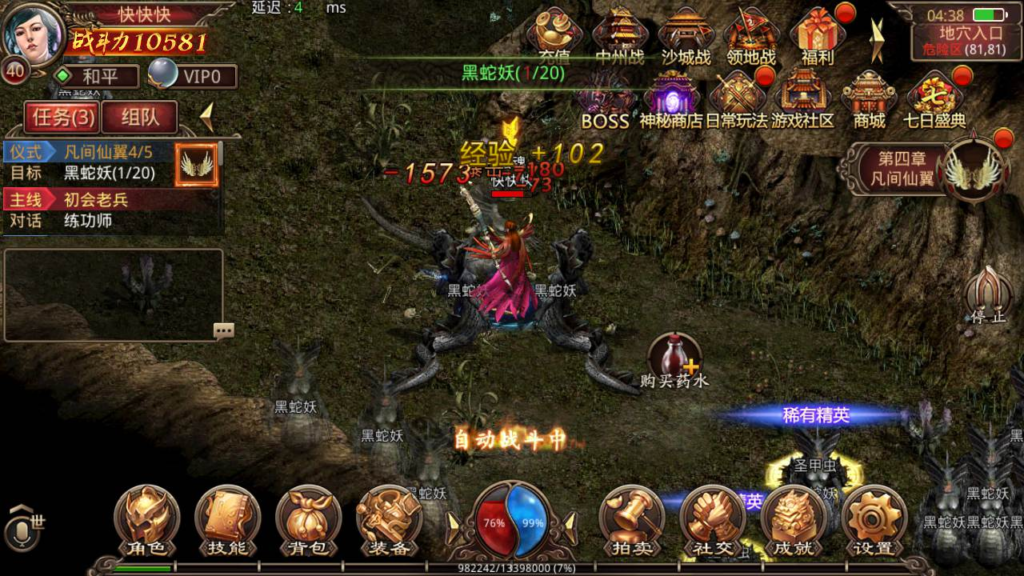Open the 神秘商店 mystery shop
1024x576 pixels.
coord(670,99)
